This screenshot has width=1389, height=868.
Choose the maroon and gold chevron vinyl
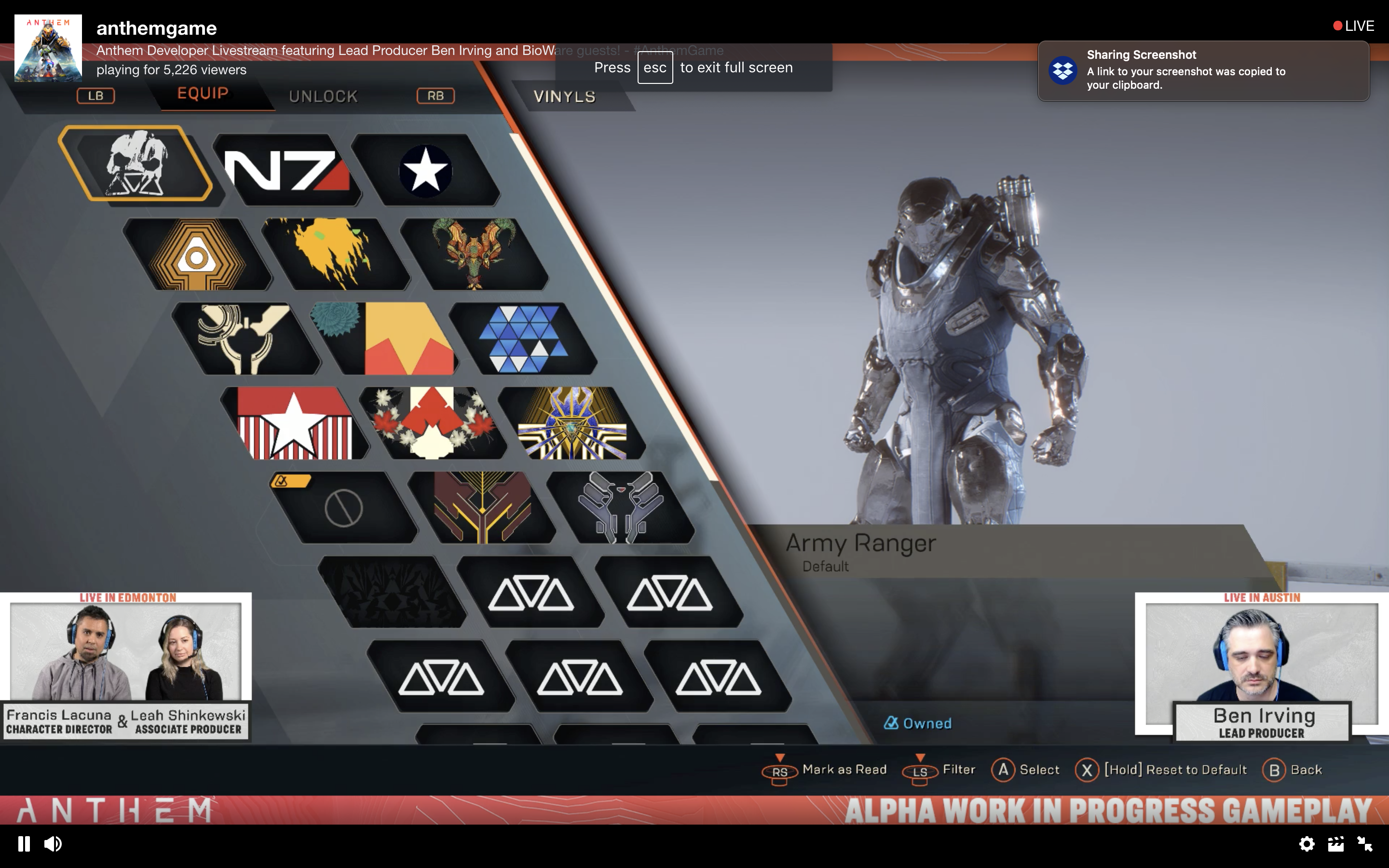(x=482, y=507)
